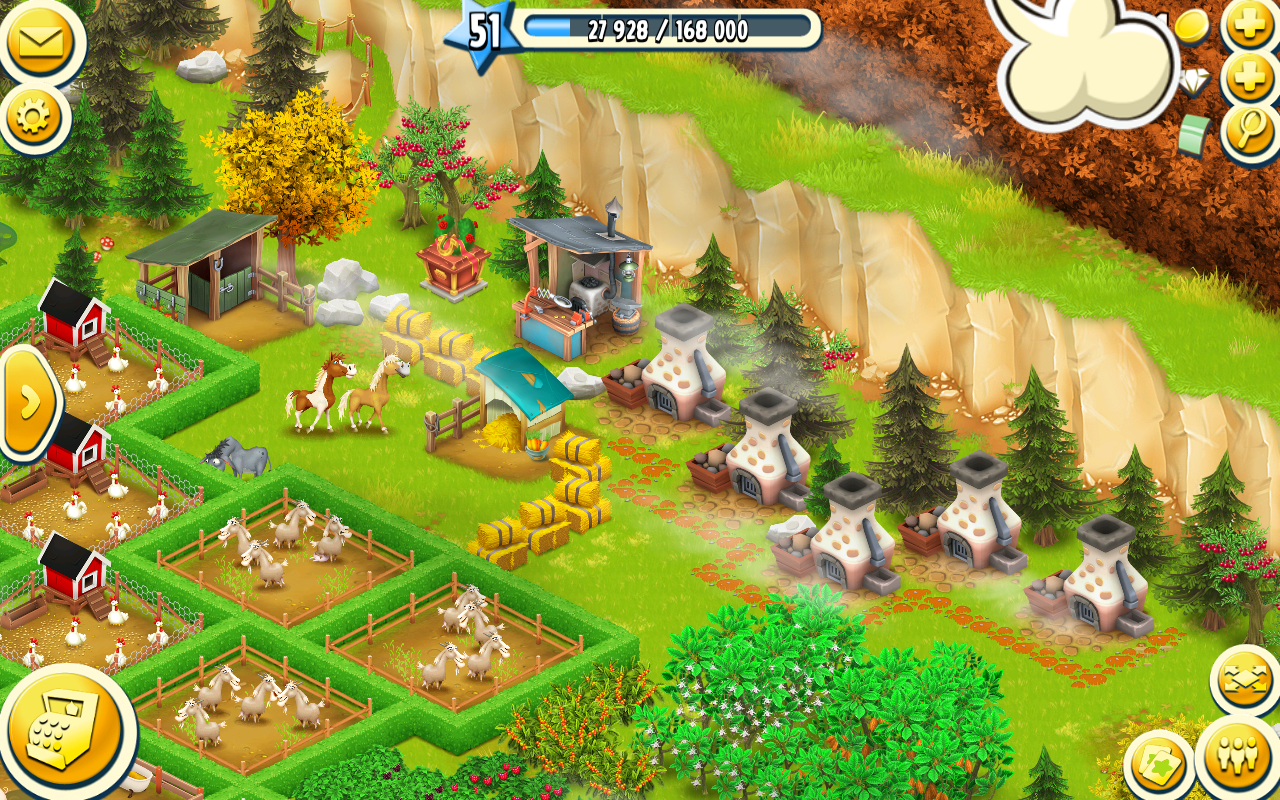This screenshot has height=800, width=1280.
Task: Open the farm layout edit button
Action: click(x=1245, y=681)
